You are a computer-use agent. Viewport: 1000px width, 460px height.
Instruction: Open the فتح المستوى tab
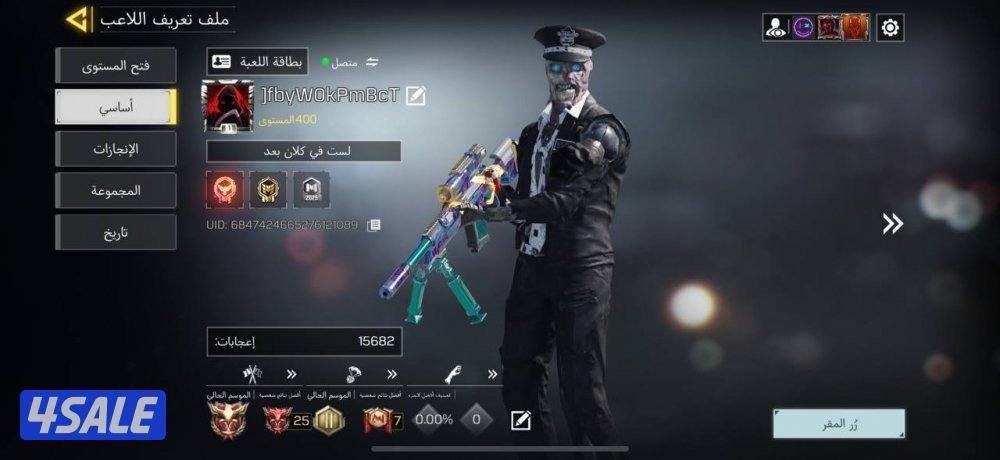(115, 66)
